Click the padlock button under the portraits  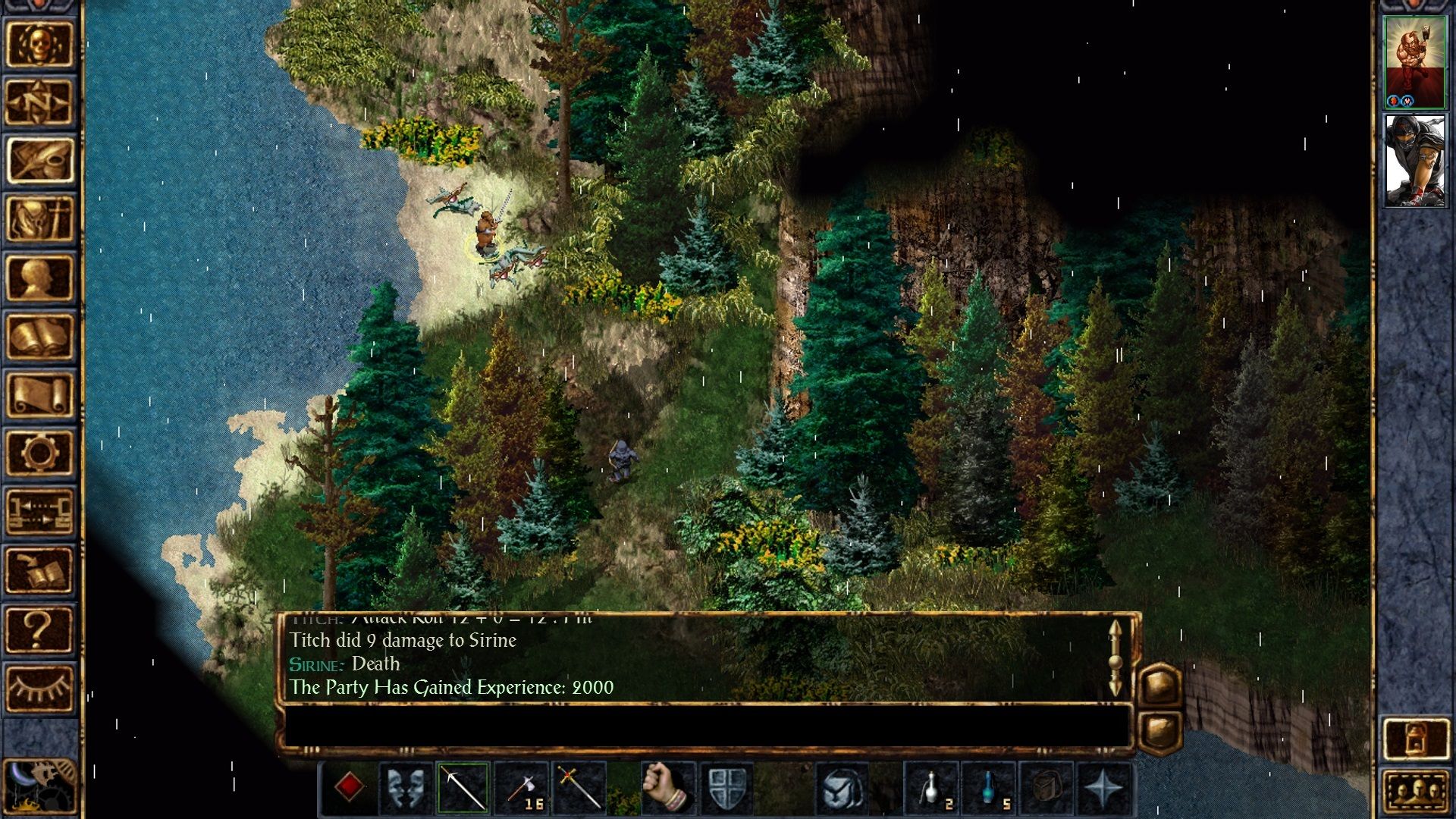[1415, 738]
